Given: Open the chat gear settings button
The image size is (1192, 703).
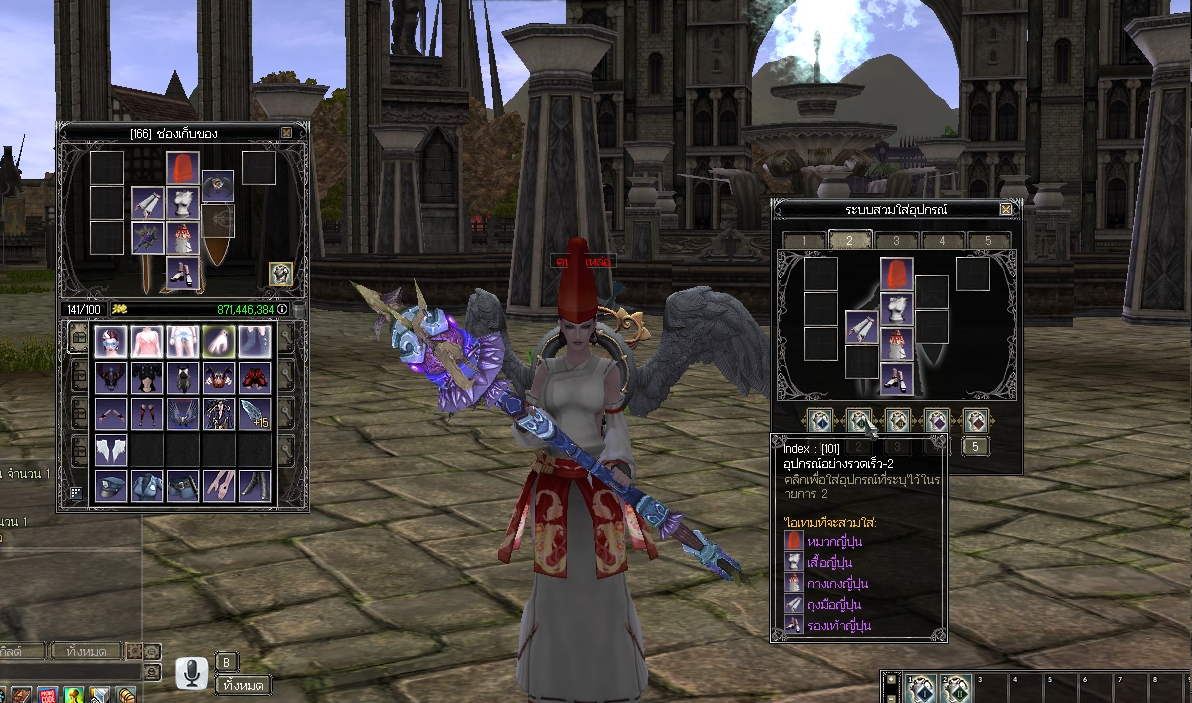Looking at the screenshot, I should click(x=135, y=651).
